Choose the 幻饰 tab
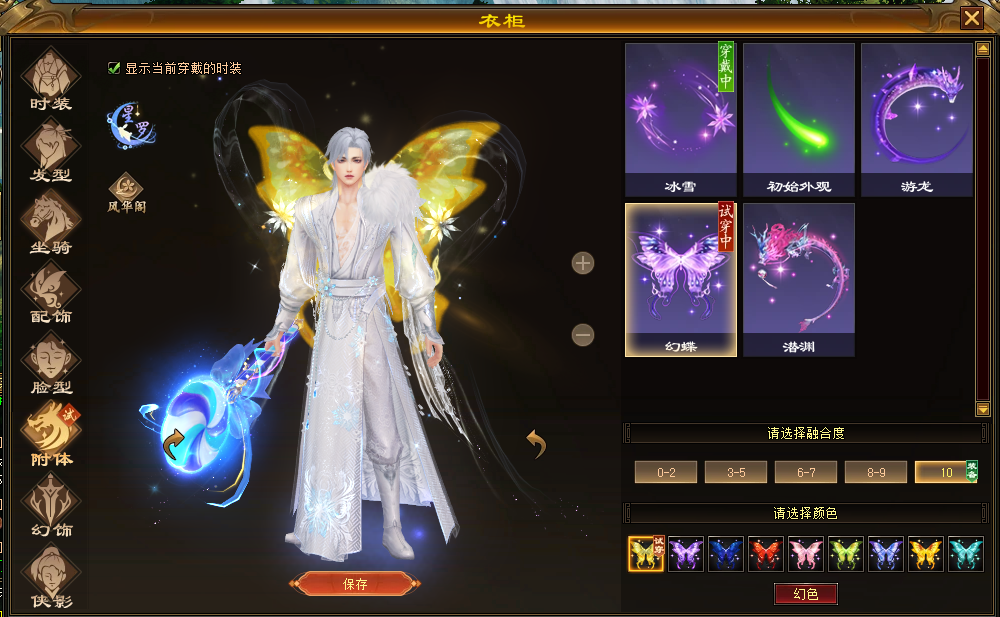Viewport: 1000px width, 617px height. click(x=51, y=504)
